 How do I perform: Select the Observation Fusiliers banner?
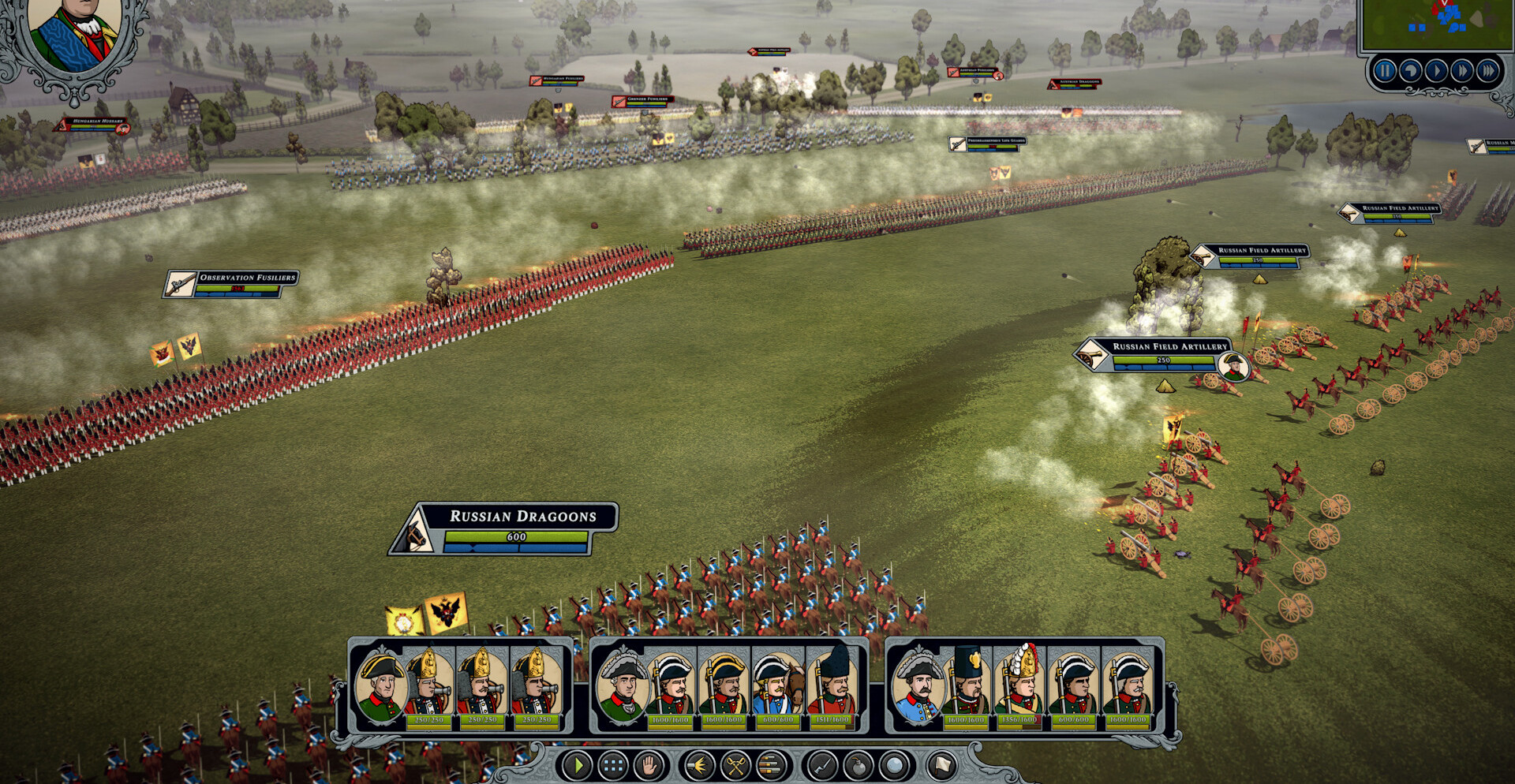click(232, 283)
